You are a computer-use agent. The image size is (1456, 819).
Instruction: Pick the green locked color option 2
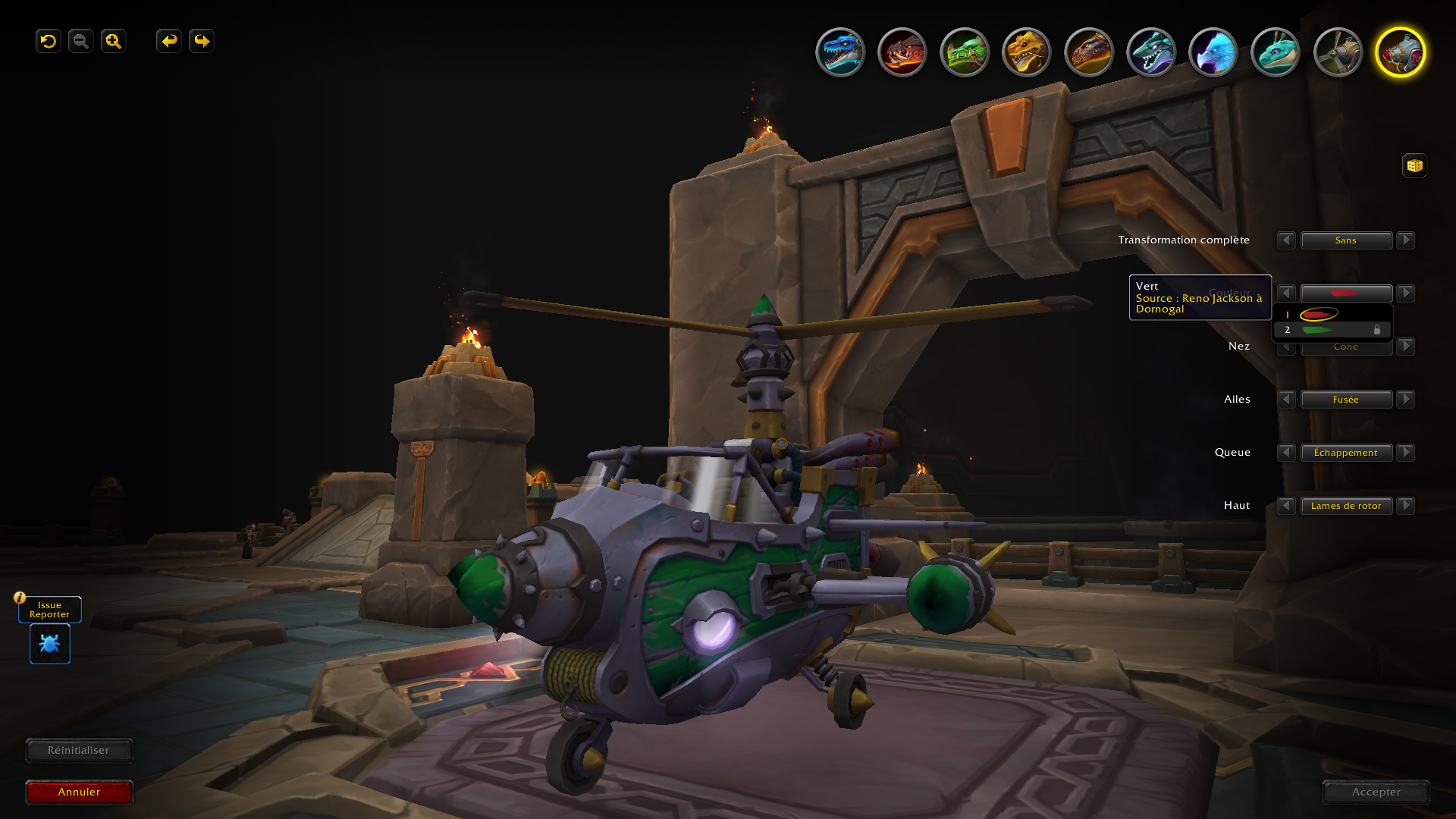coord(1332,330)
